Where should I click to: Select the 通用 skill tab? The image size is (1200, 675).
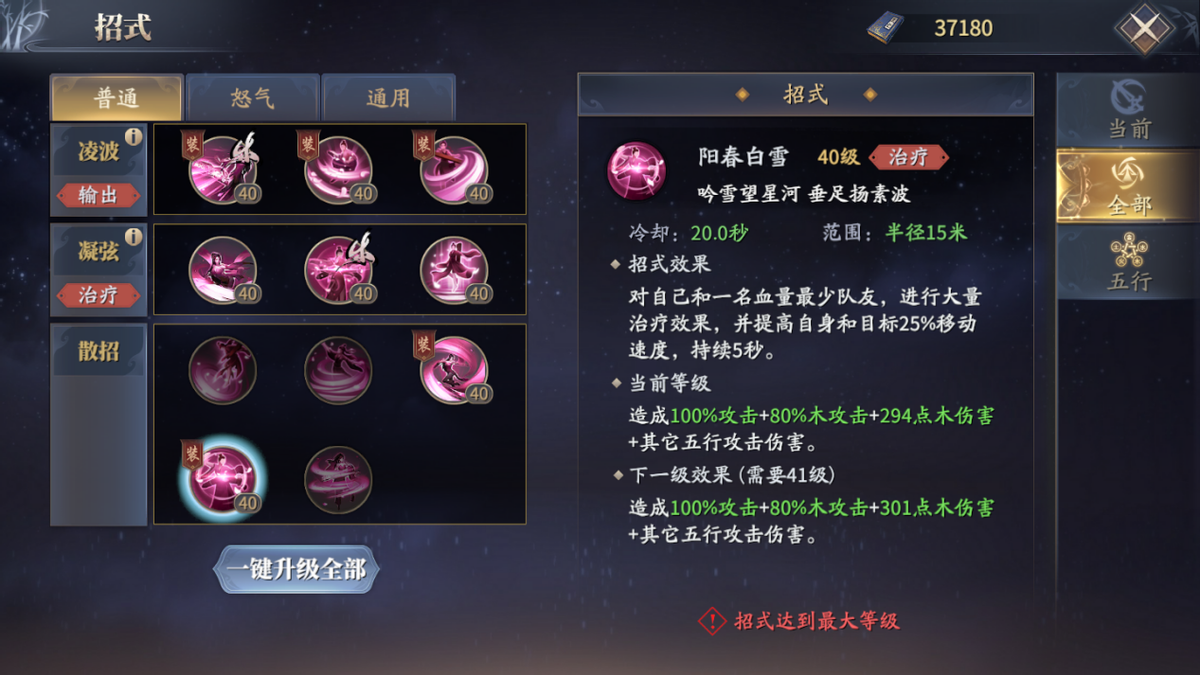388,98
